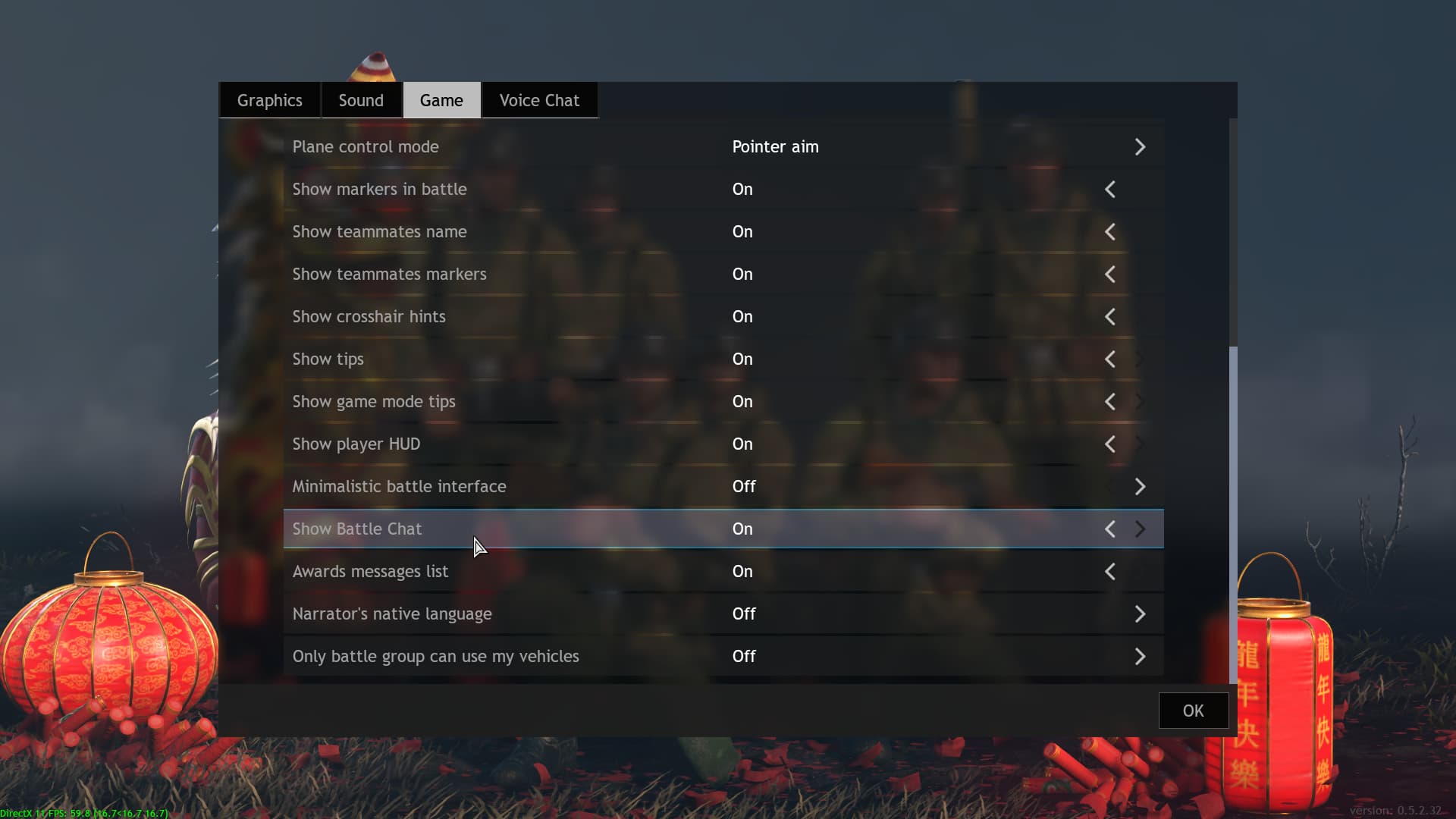Screen dimensions: 1456x819
Task: Confirm settings with the OK button
Action: pos(1193,711)
